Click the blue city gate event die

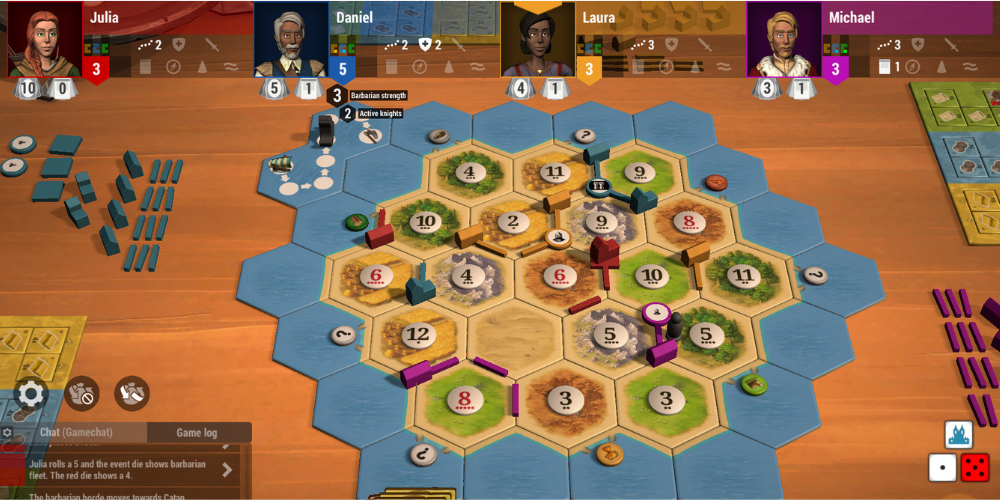(959, 434)
